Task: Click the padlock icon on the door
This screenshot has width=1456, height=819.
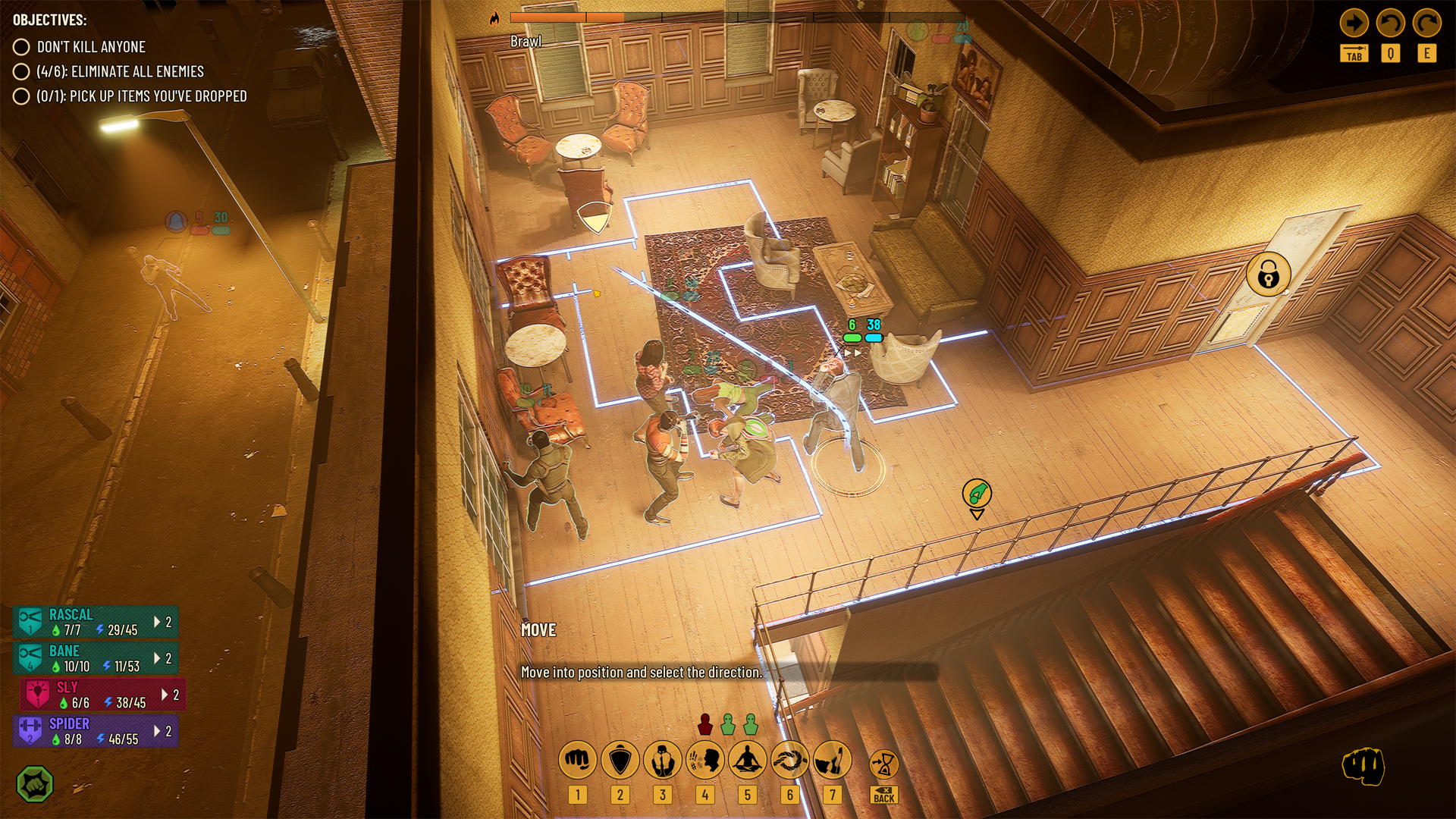Action: 1268,275
